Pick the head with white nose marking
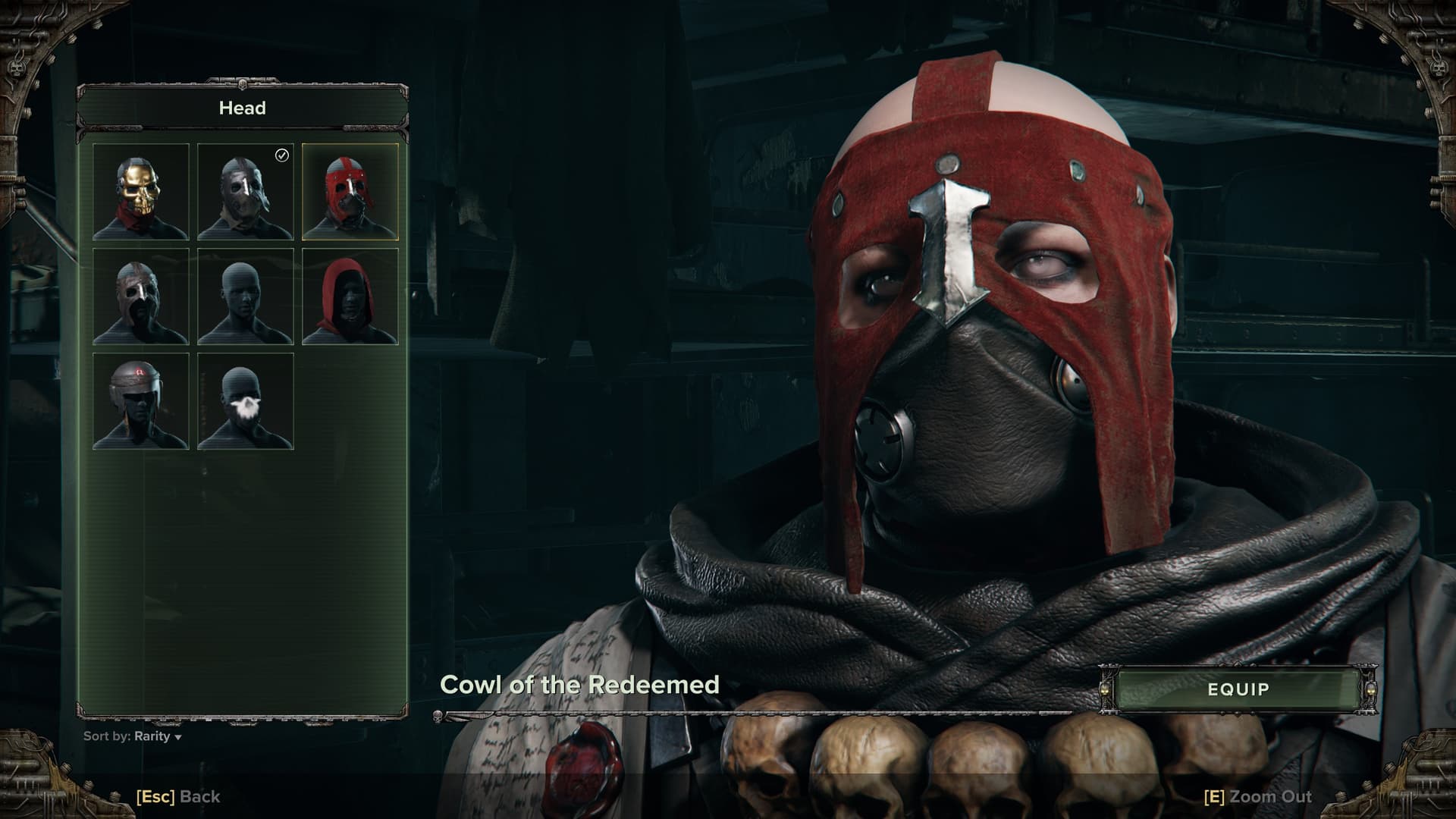The height and width of the screenshot is (819, 1456). (246, 401)
